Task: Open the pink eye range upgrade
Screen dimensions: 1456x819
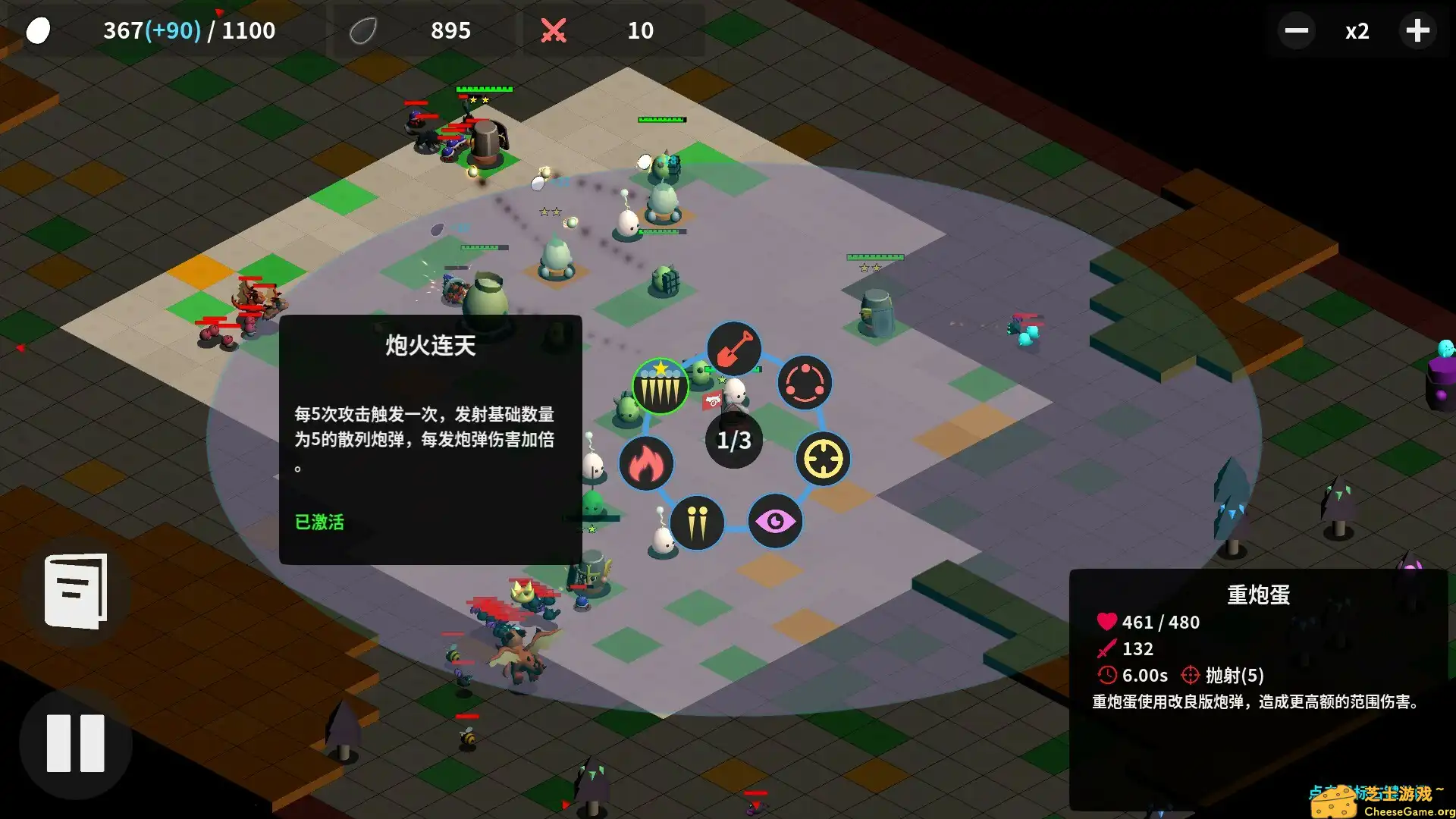Action: [776, 520]
